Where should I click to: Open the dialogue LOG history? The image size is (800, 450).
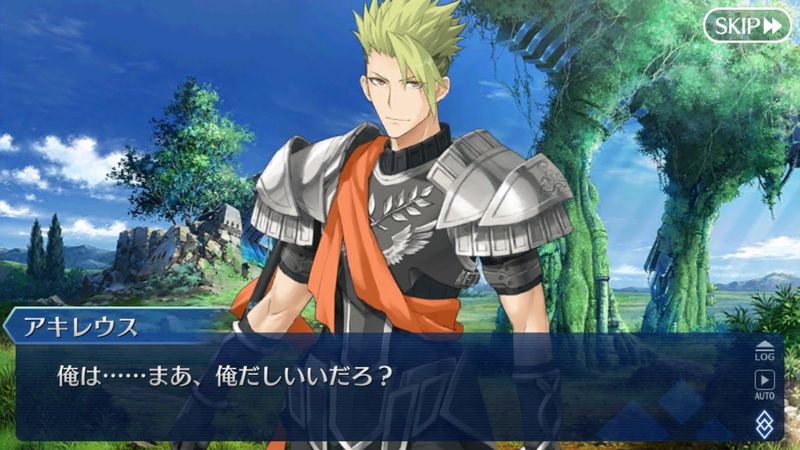coord(764,350)
